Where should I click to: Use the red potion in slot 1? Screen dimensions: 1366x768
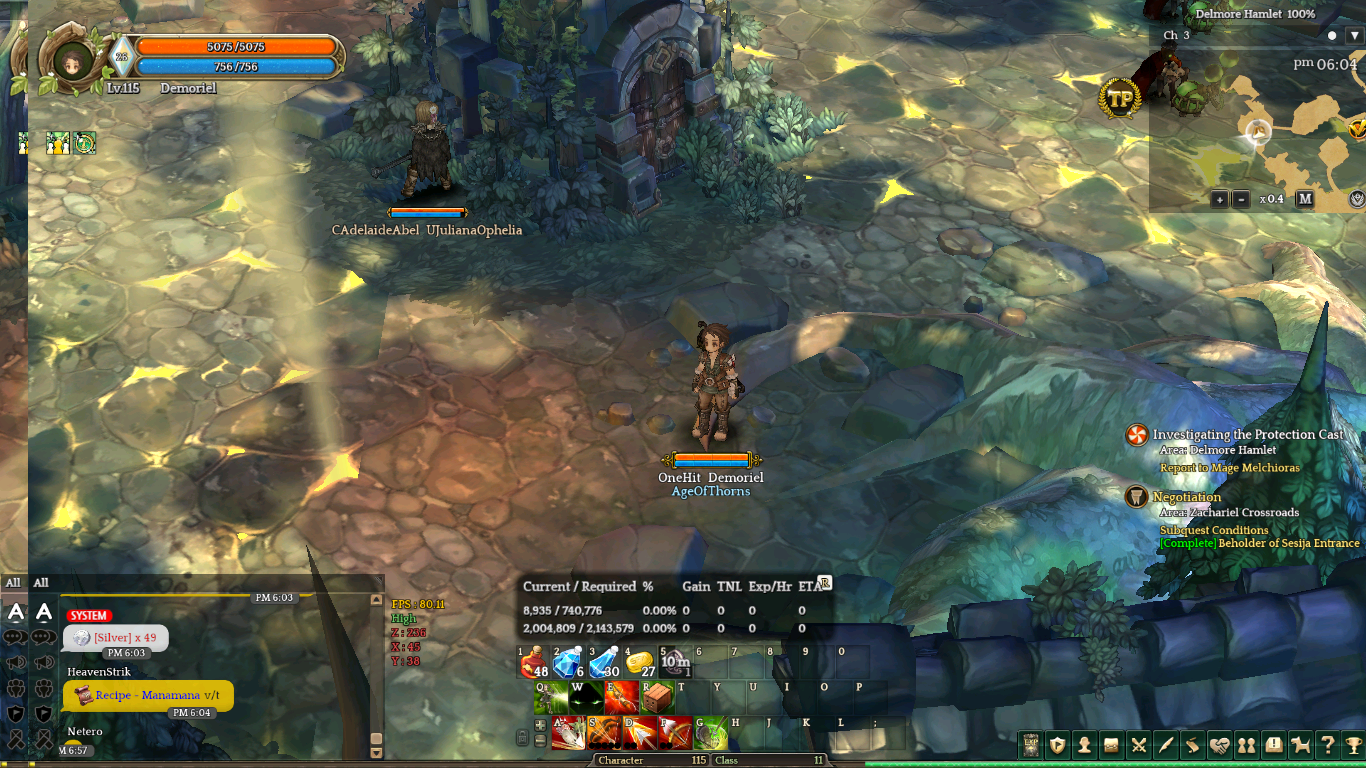[x=534, y=662]
